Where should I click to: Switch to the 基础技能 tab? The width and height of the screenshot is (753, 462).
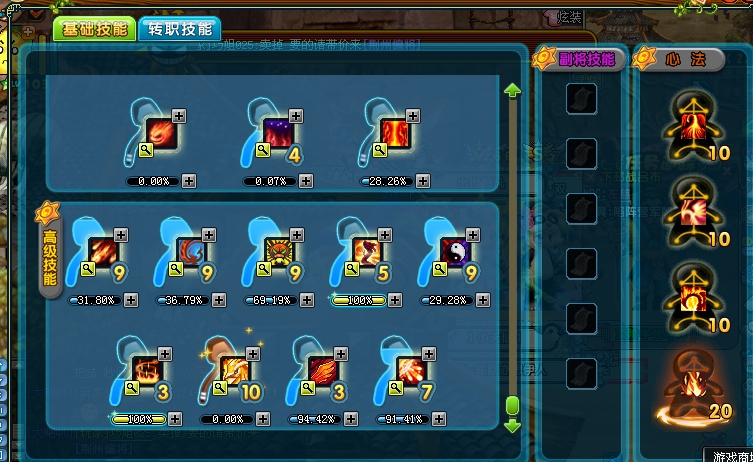click(93, 29)
